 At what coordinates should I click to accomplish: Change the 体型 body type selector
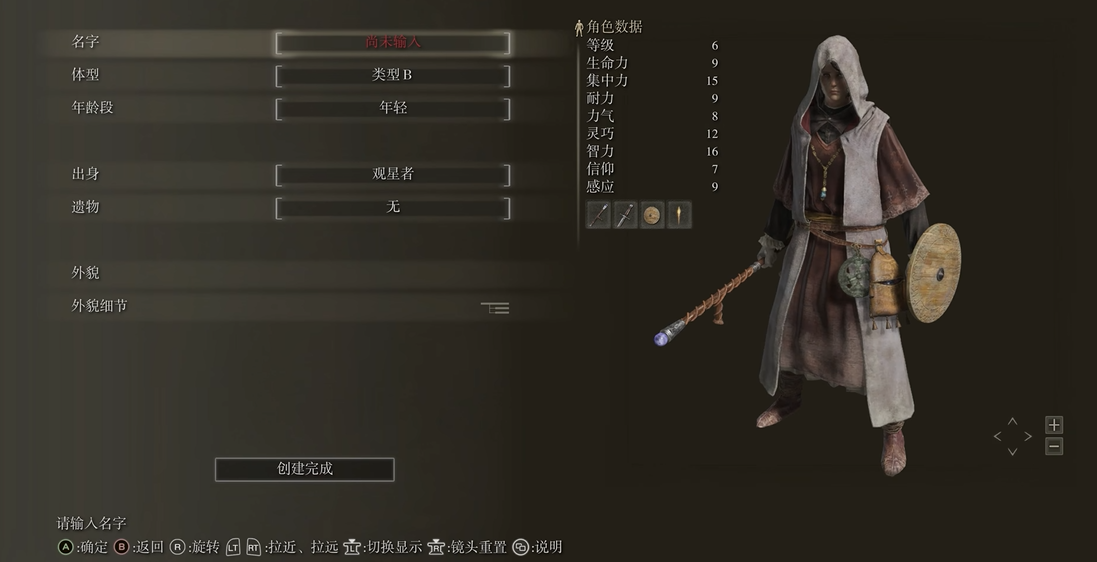(x=393, y=75)
